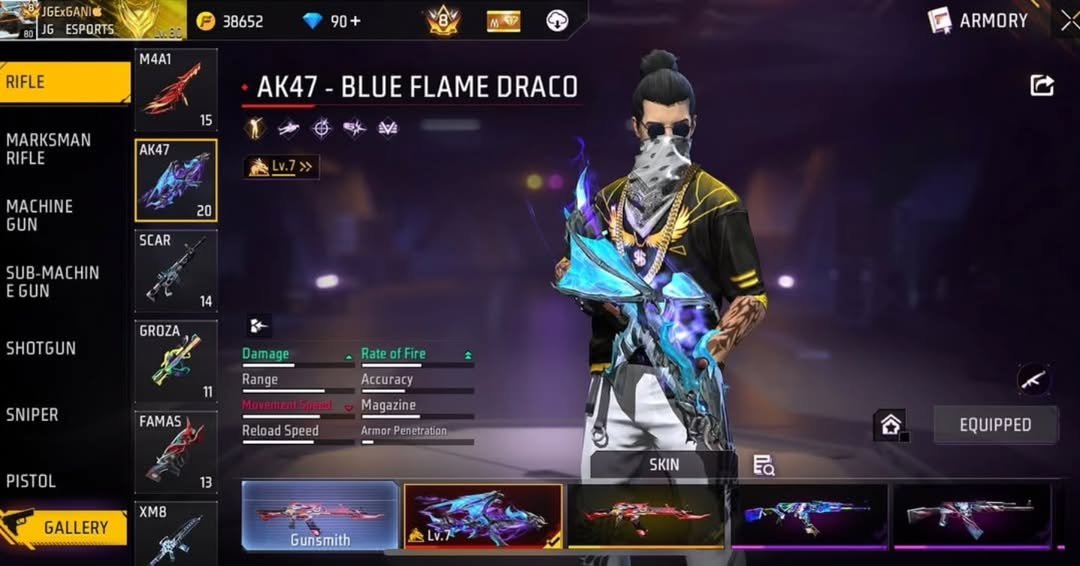Click the Equipped button
Viewport: 1080px width, 566px height.
coord(995,425)
